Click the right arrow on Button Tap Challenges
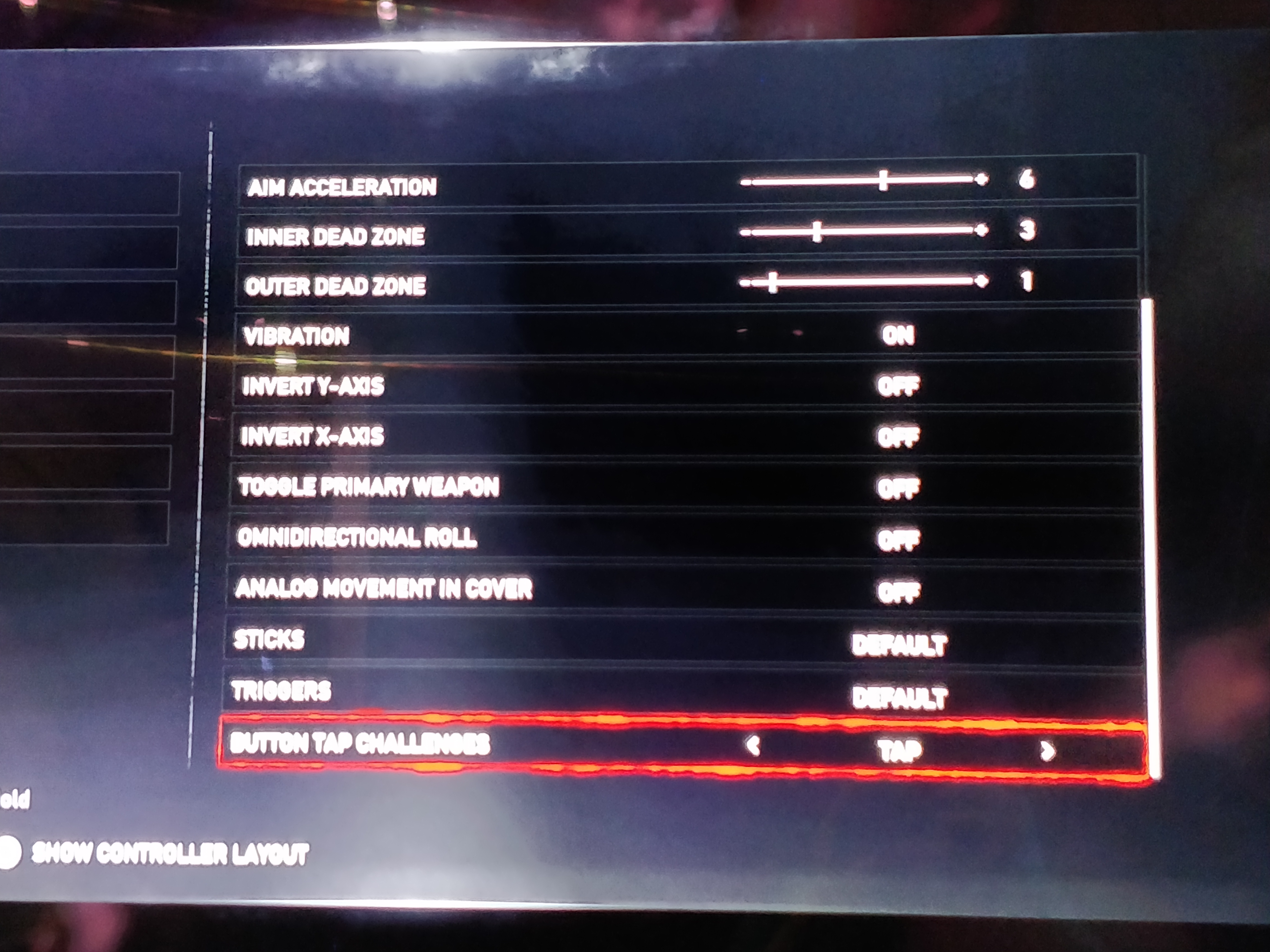 point(1047,751)
